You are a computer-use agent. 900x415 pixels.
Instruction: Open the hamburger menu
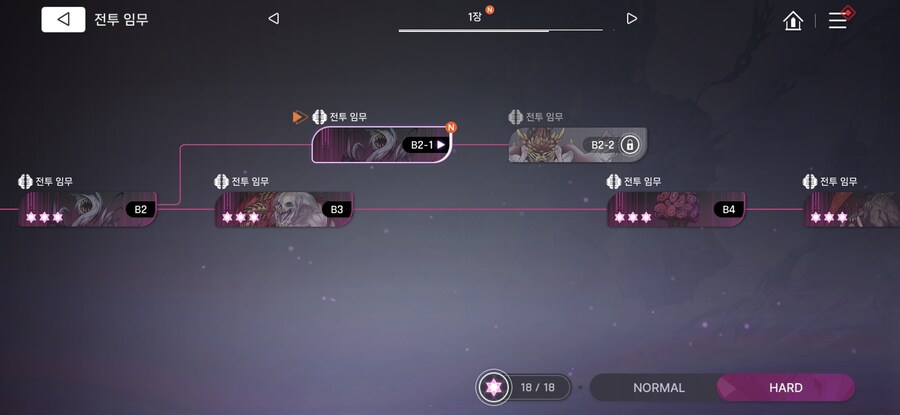coord(837,20)
